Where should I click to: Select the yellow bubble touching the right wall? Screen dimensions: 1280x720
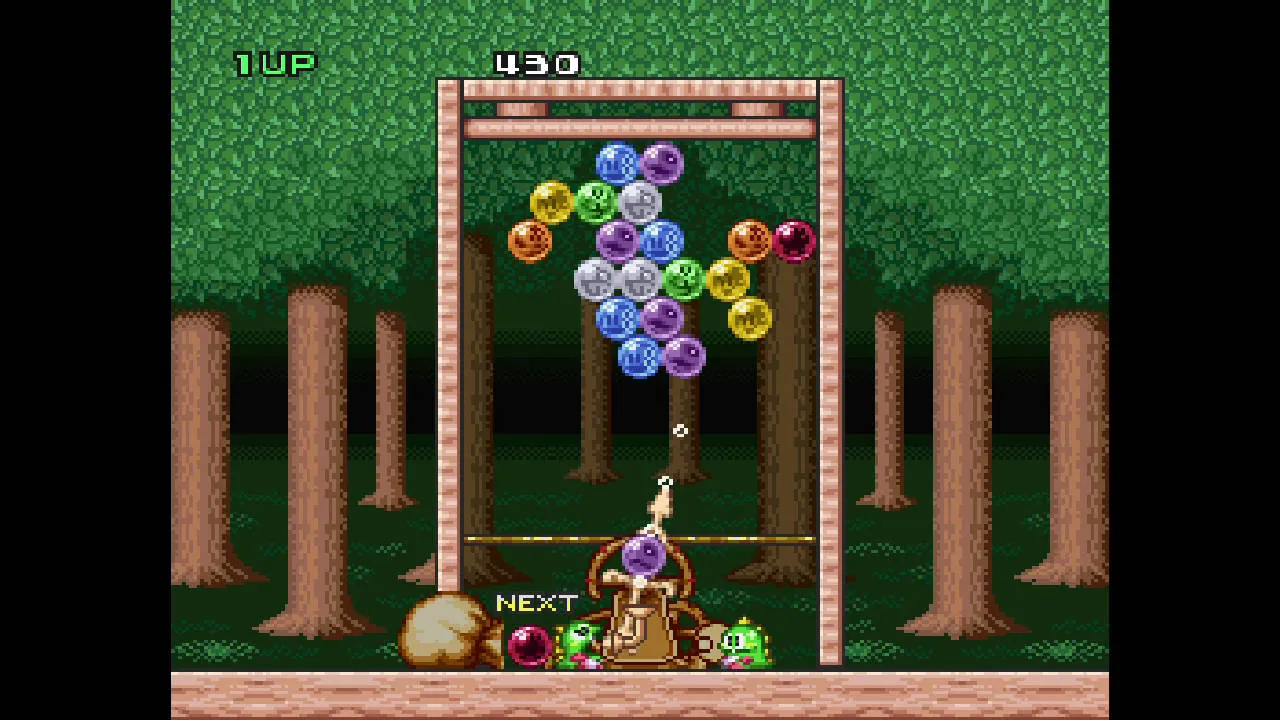coord(749,319)
